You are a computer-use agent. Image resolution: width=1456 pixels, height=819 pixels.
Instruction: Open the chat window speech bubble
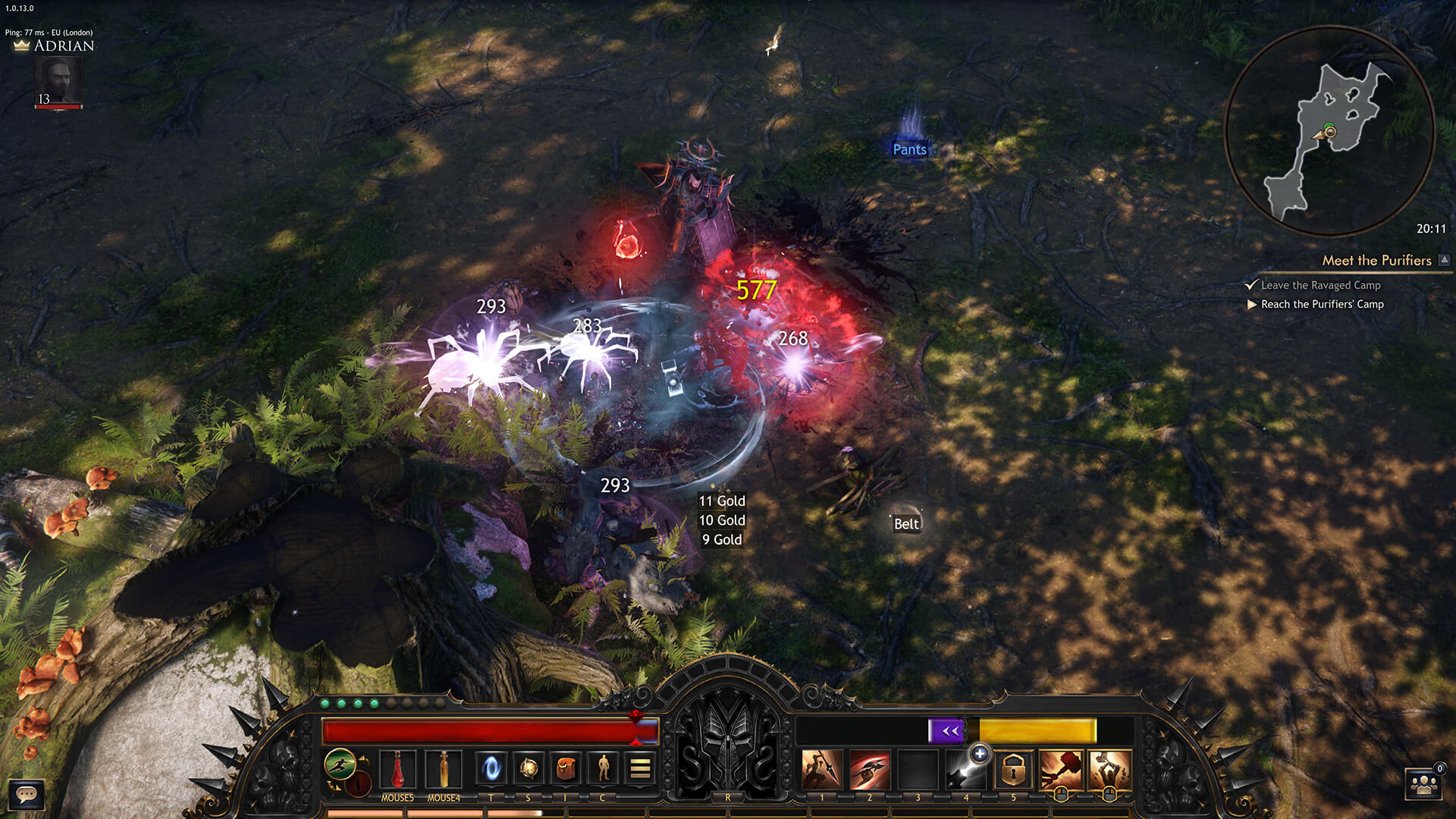tap(27, 794)
